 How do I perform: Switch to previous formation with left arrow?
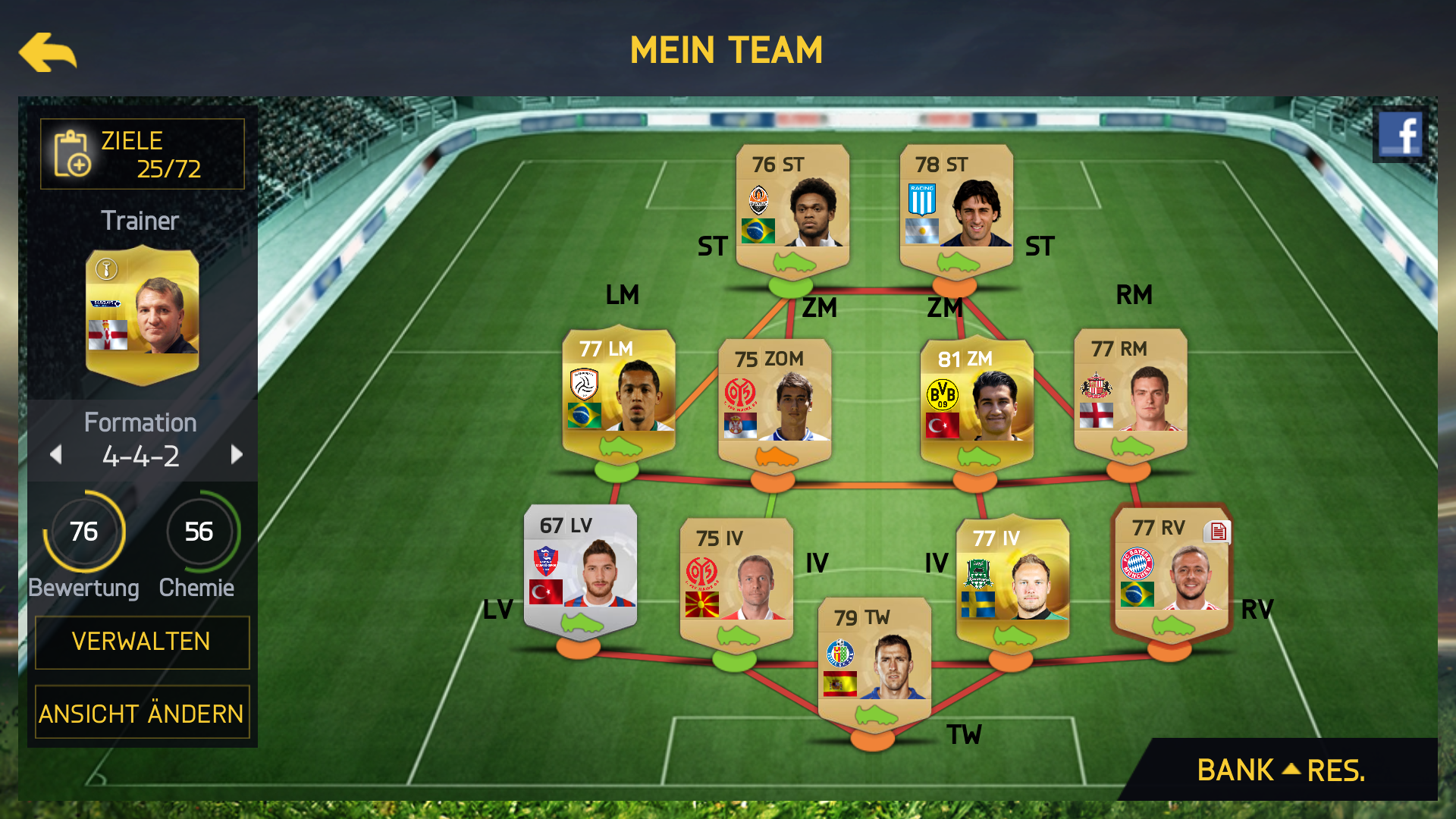click(55, 455)
